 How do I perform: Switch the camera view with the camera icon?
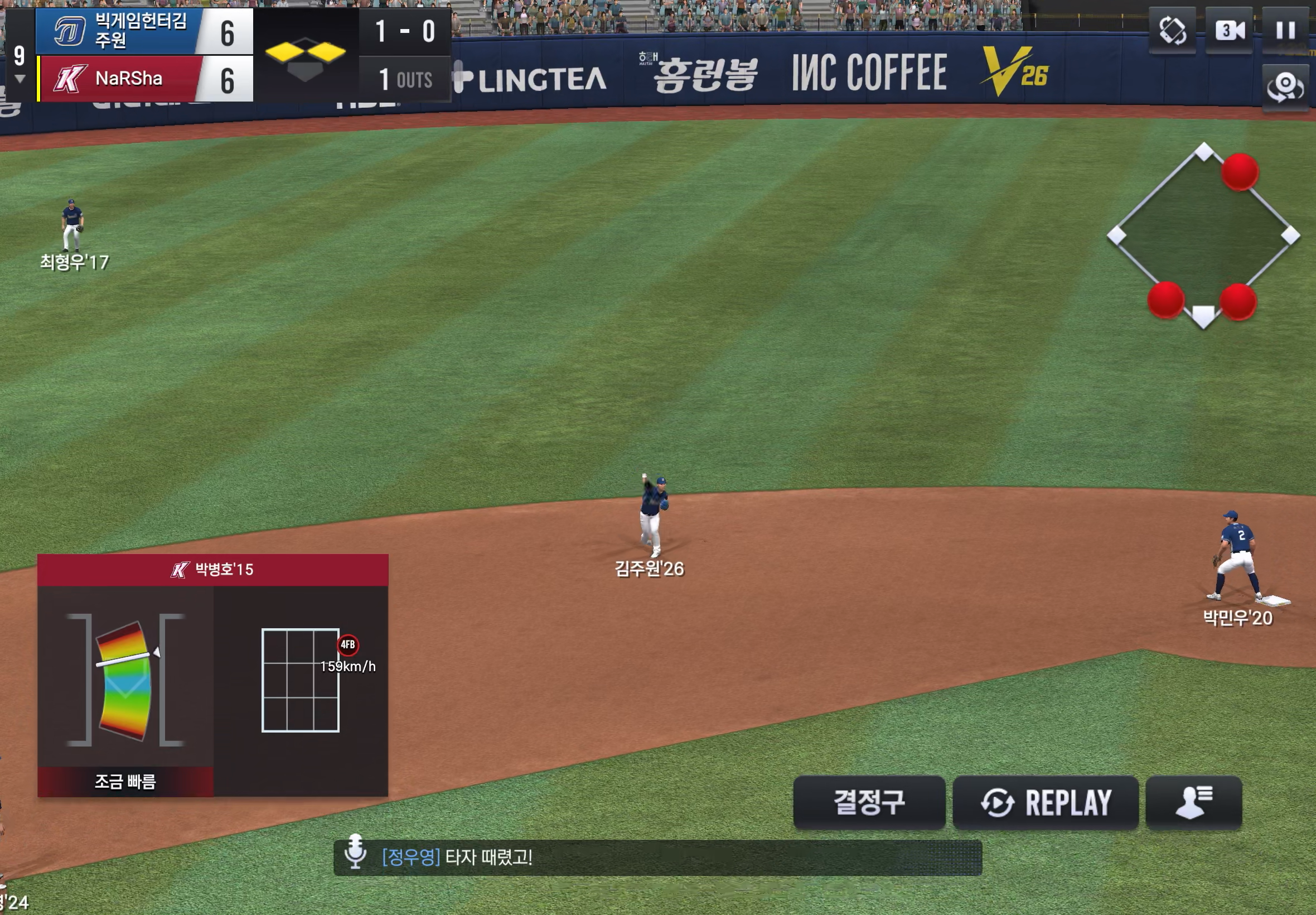coord(1229,30)
